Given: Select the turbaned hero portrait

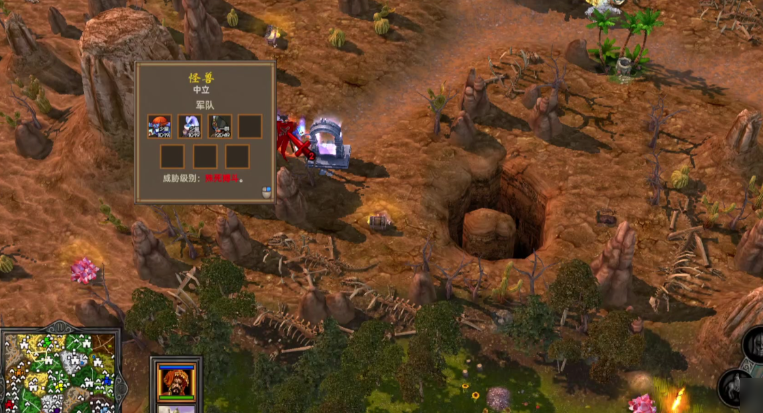Looking at the screenshot, I should (x=176, y=381).
